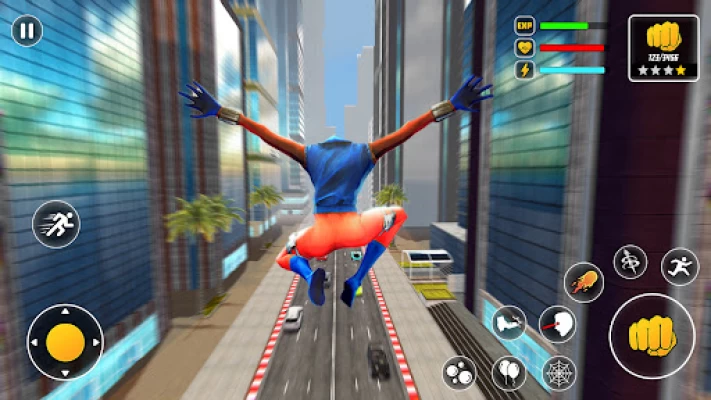Tap the yellow fist punch attack button

652,336
